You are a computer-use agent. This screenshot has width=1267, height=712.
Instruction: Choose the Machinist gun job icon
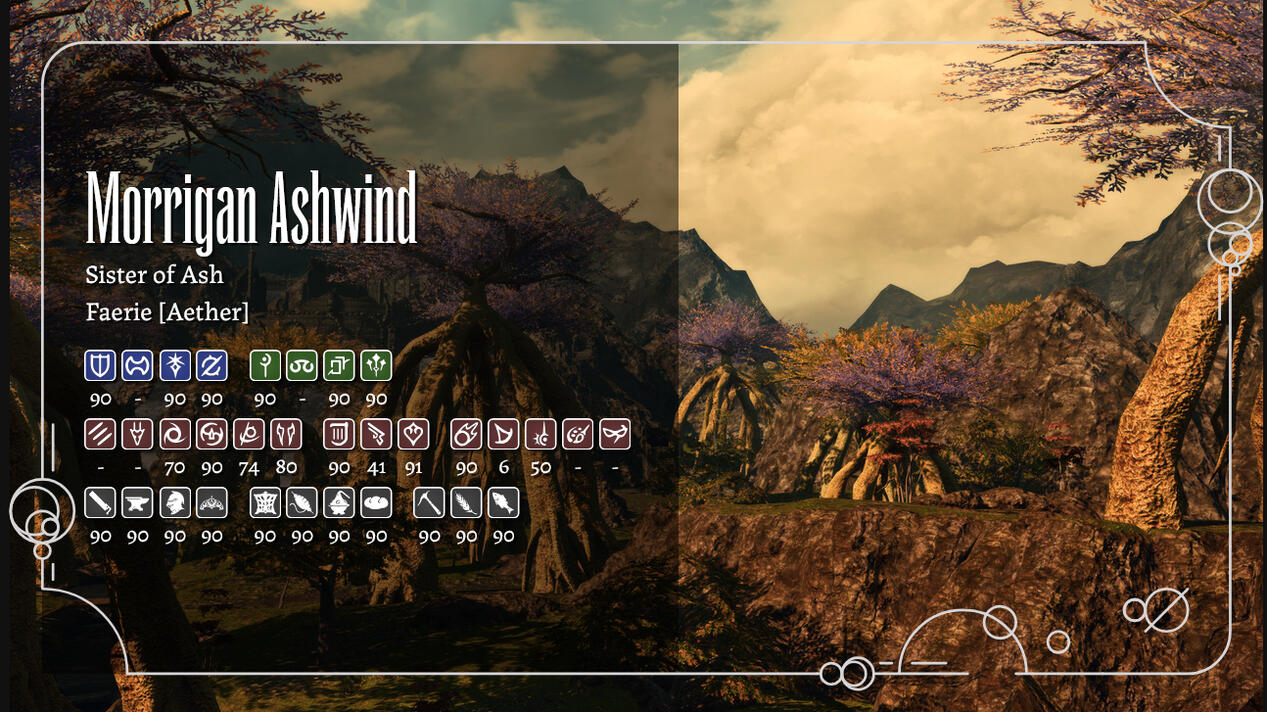(376, 433)
